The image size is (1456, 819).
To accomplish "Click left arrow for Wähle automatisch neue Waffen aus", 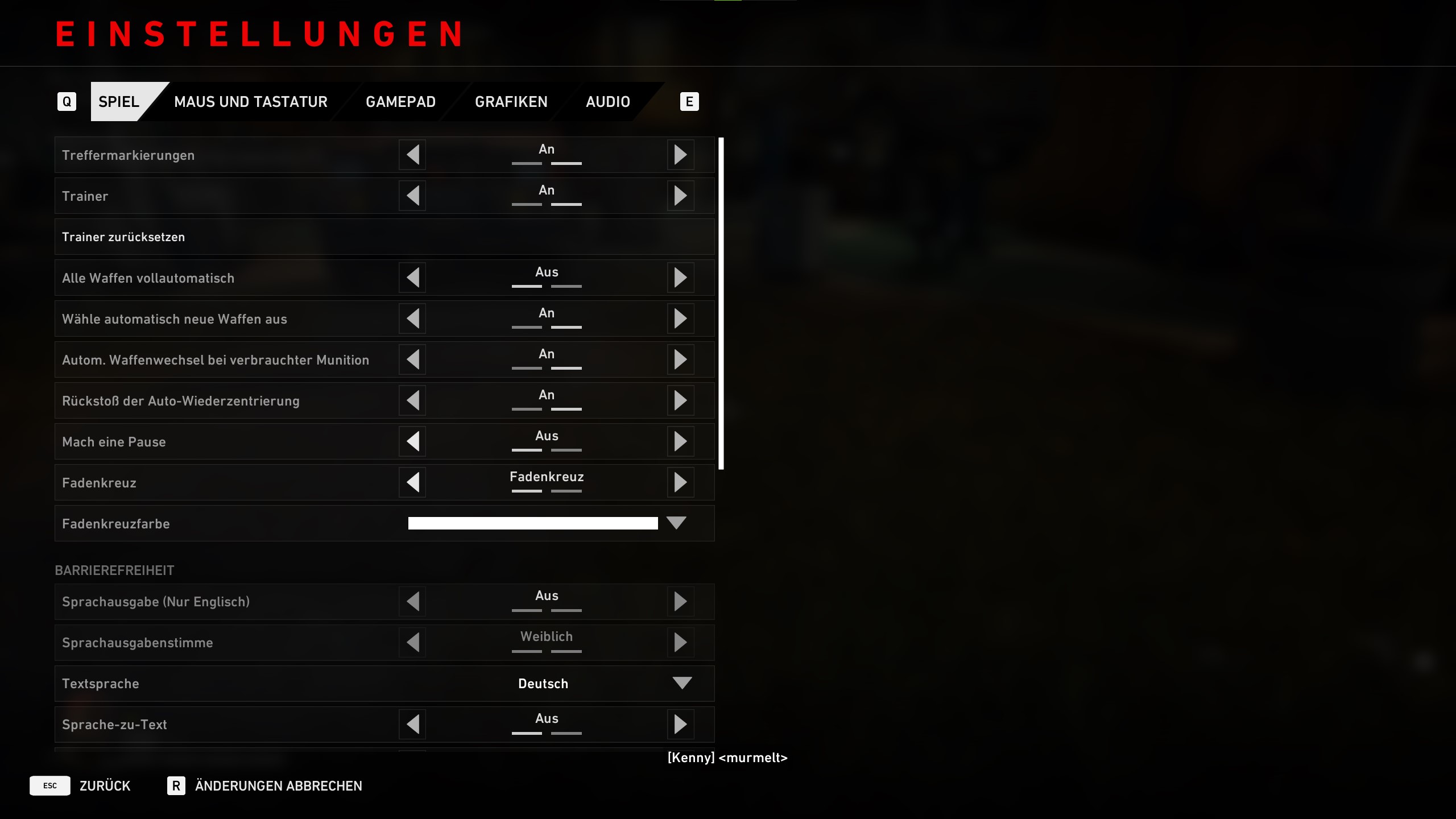I will (413, 318).
